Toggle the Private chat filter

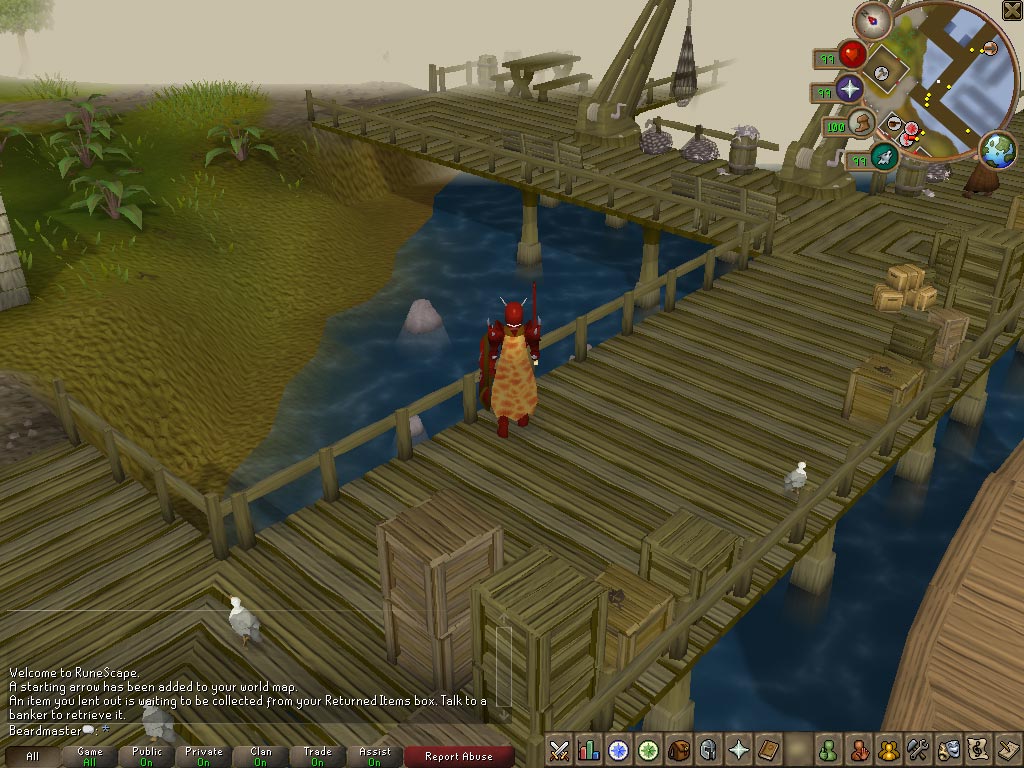(204, 757)
